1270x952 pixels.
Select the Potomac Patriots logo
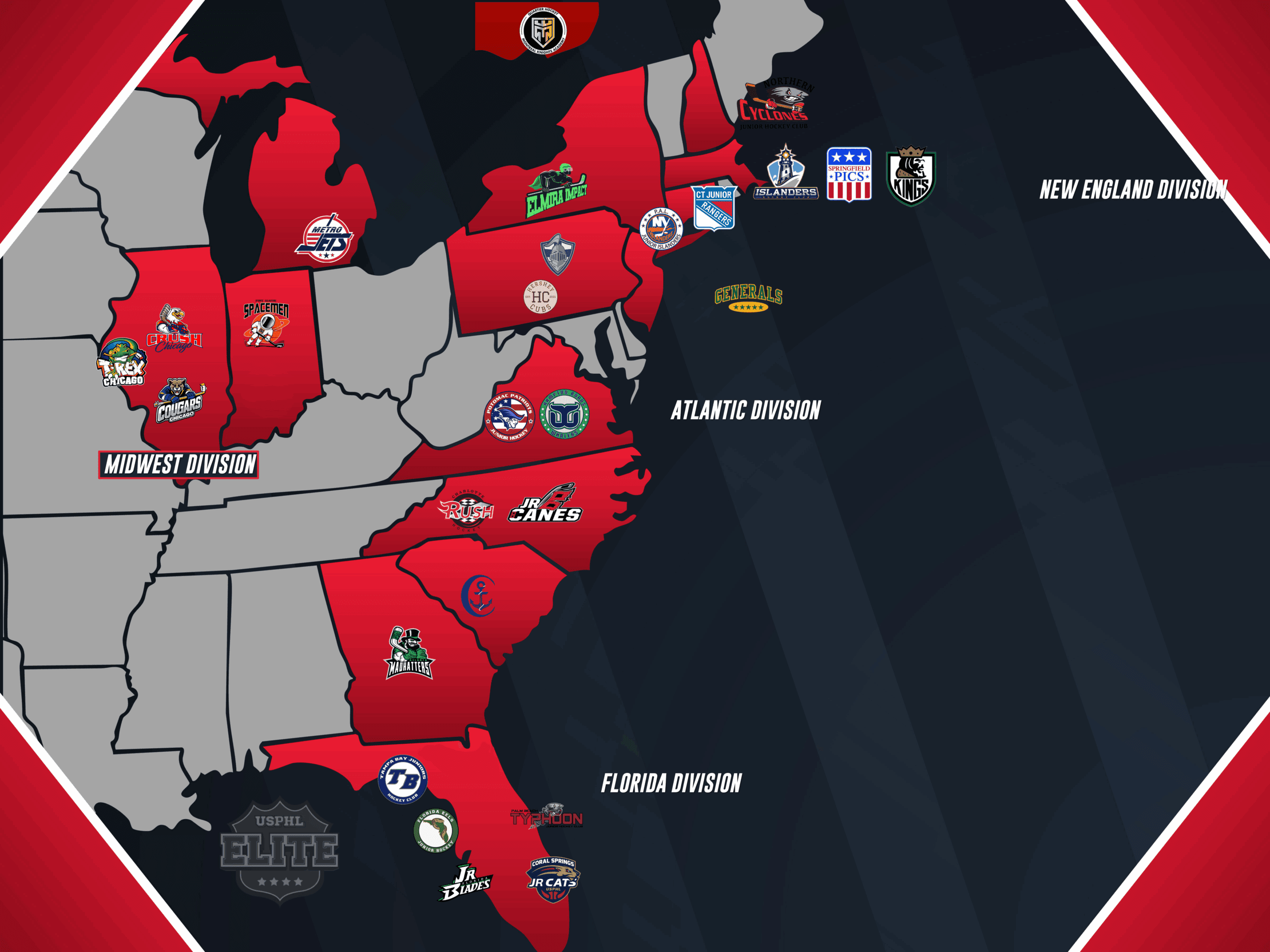[x=509, y=416]
